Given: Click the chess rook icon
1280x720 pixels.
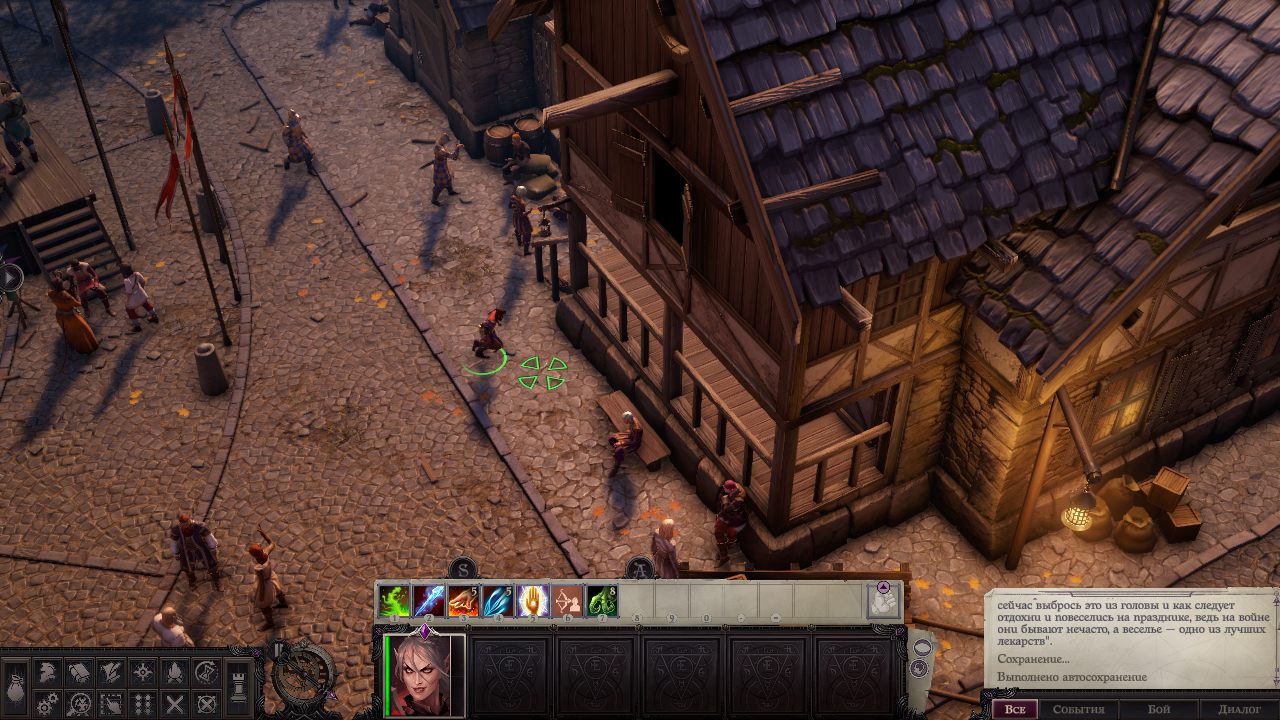Looking at the screenshot, I should tap(239, 689).
